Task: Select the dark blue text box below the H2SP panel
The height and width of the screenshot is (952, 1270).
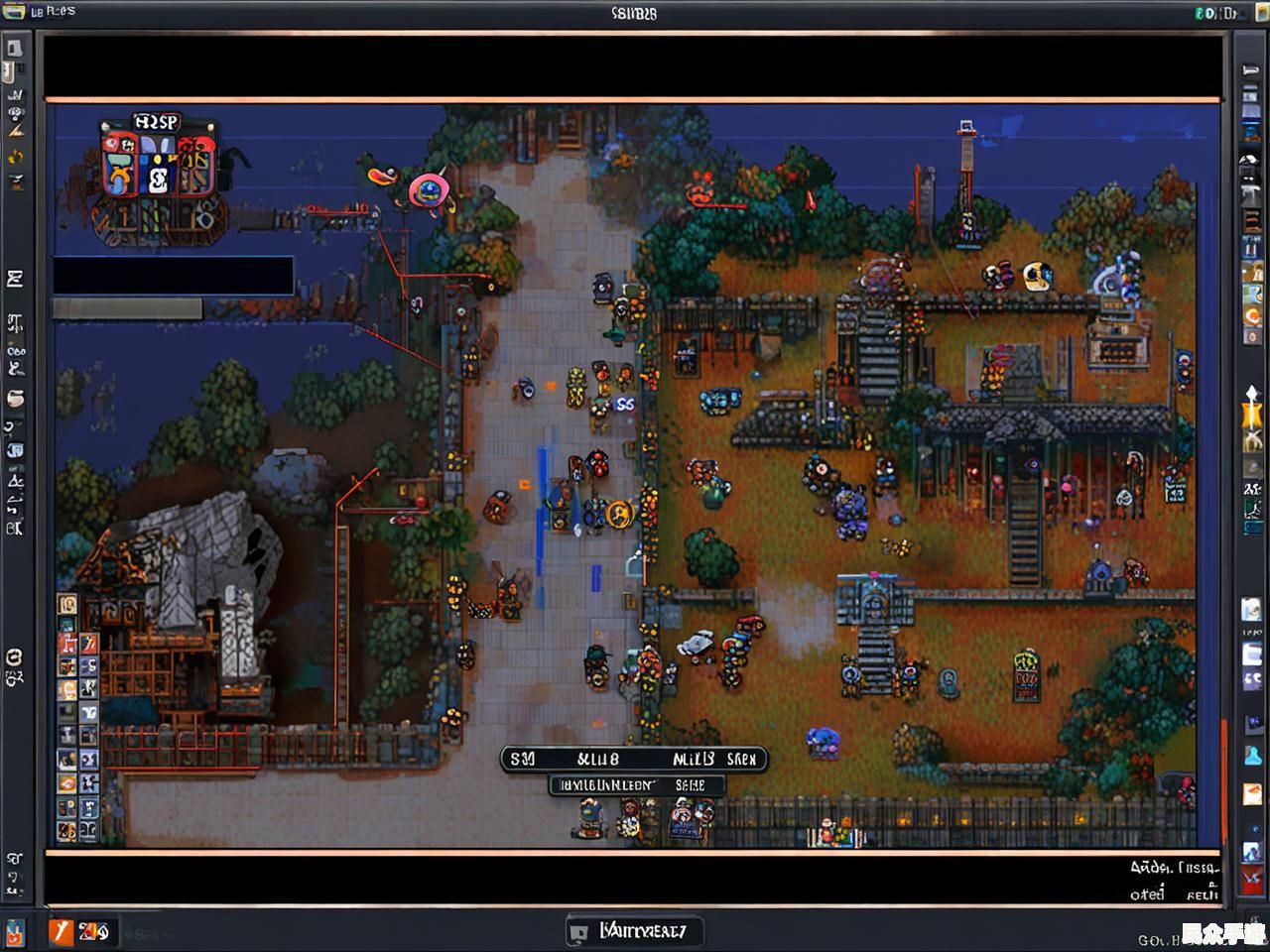Action: (173, 275)
